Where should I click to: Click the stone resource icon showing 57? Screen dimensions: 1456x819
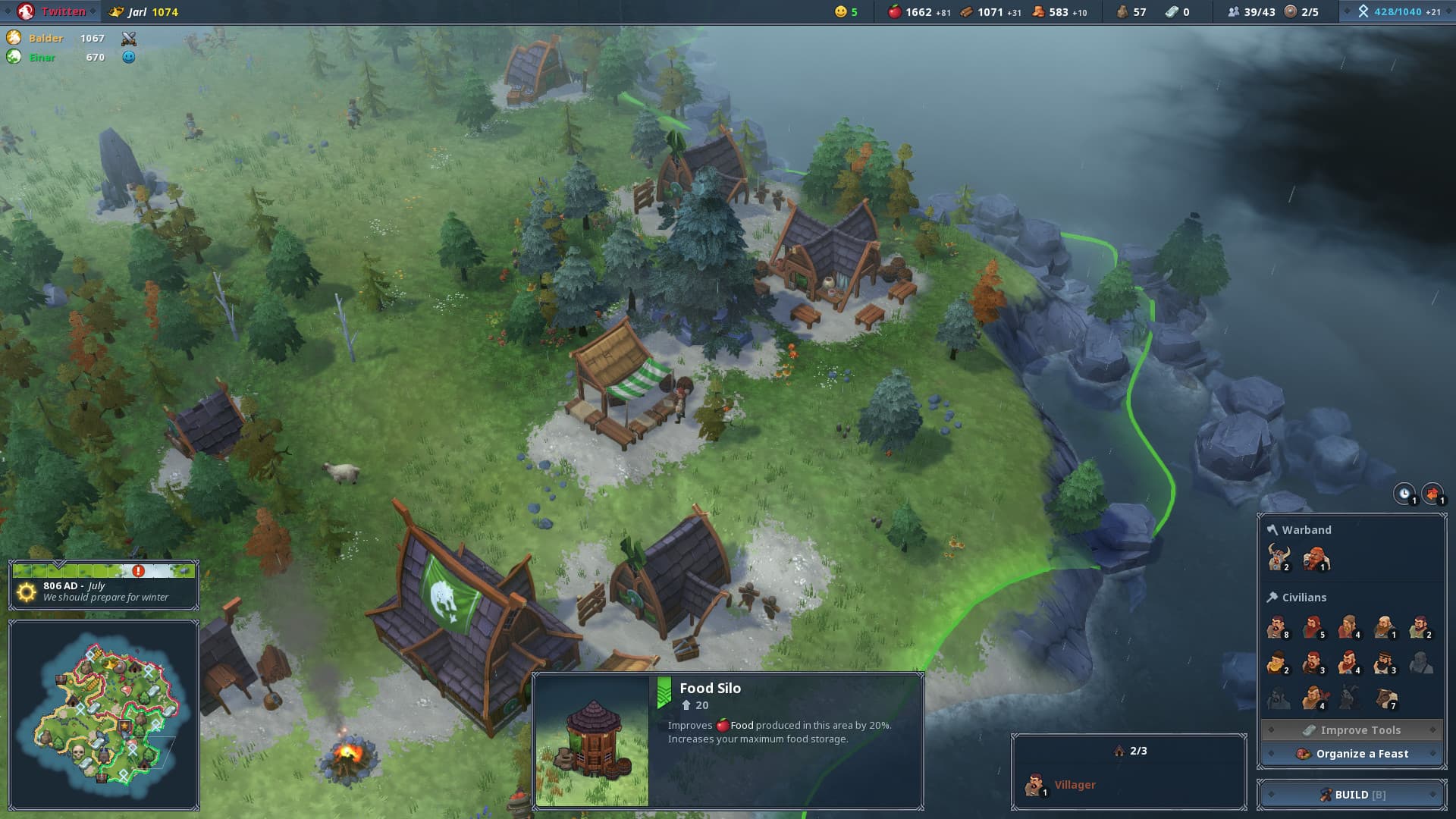1122,12
